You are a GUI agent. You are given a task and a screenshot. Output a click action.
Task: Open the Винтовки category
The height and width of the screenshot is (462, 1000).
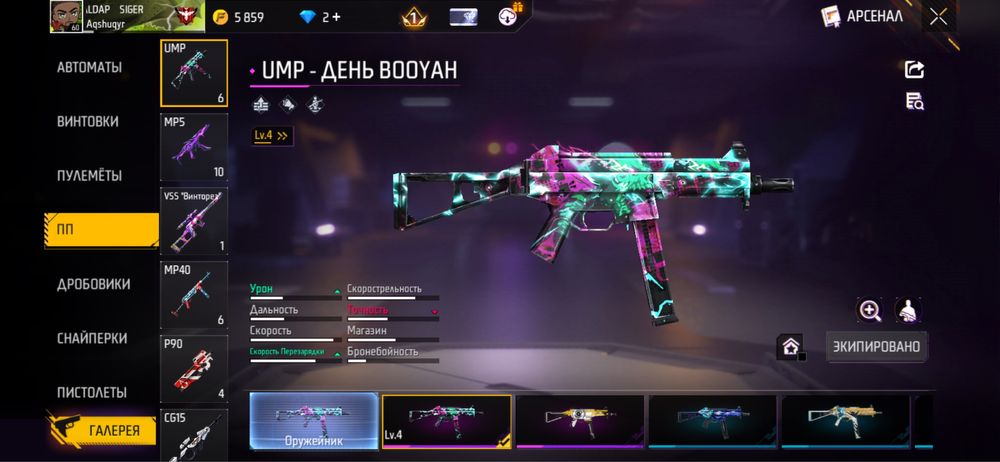88,122
